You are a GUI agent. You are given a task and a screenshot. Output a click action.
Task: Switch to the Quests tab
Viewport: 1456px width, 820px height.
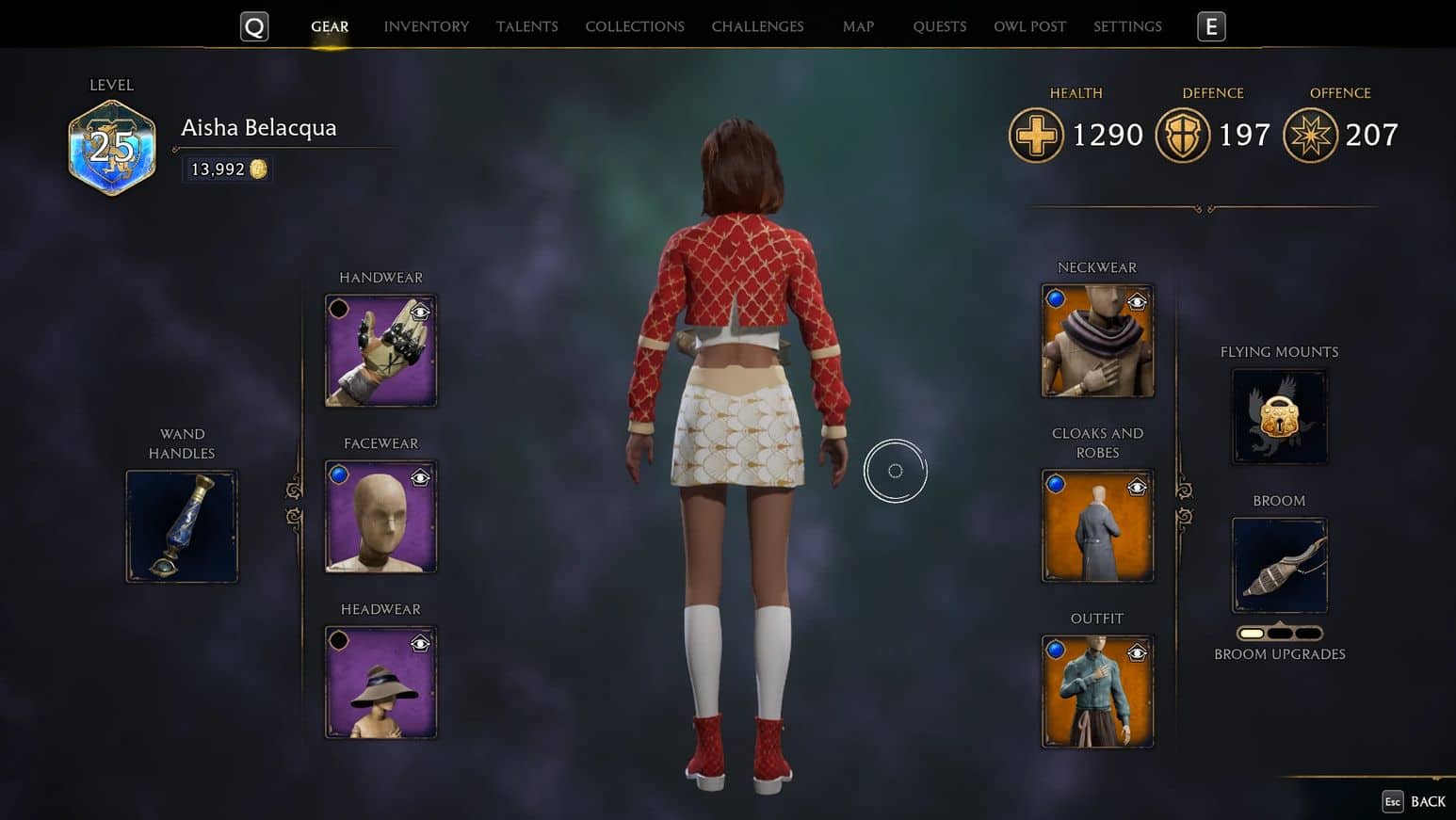tap(939, 26)
